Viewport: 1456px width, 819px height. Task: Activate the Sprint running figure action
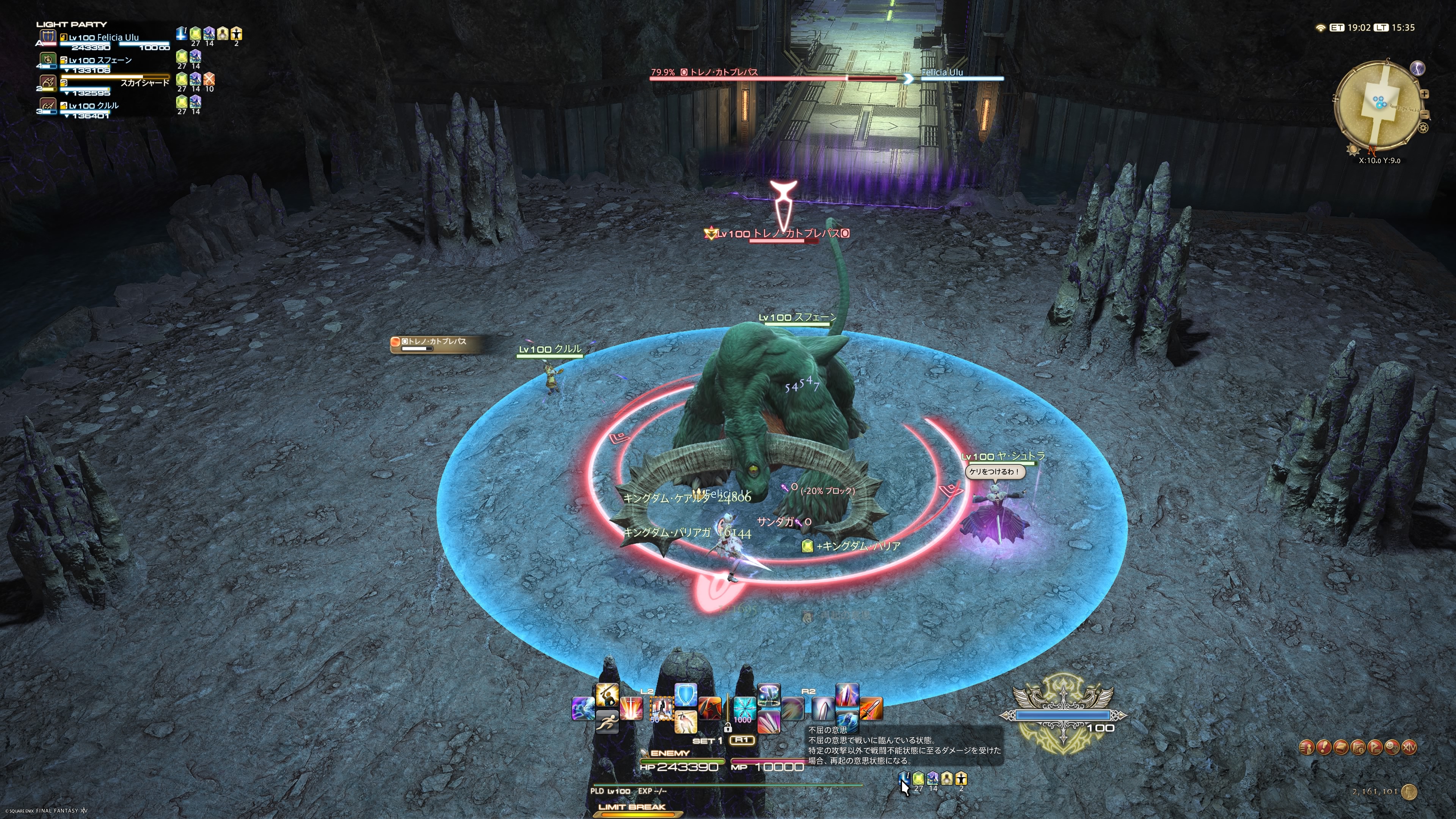coord(607,722)
